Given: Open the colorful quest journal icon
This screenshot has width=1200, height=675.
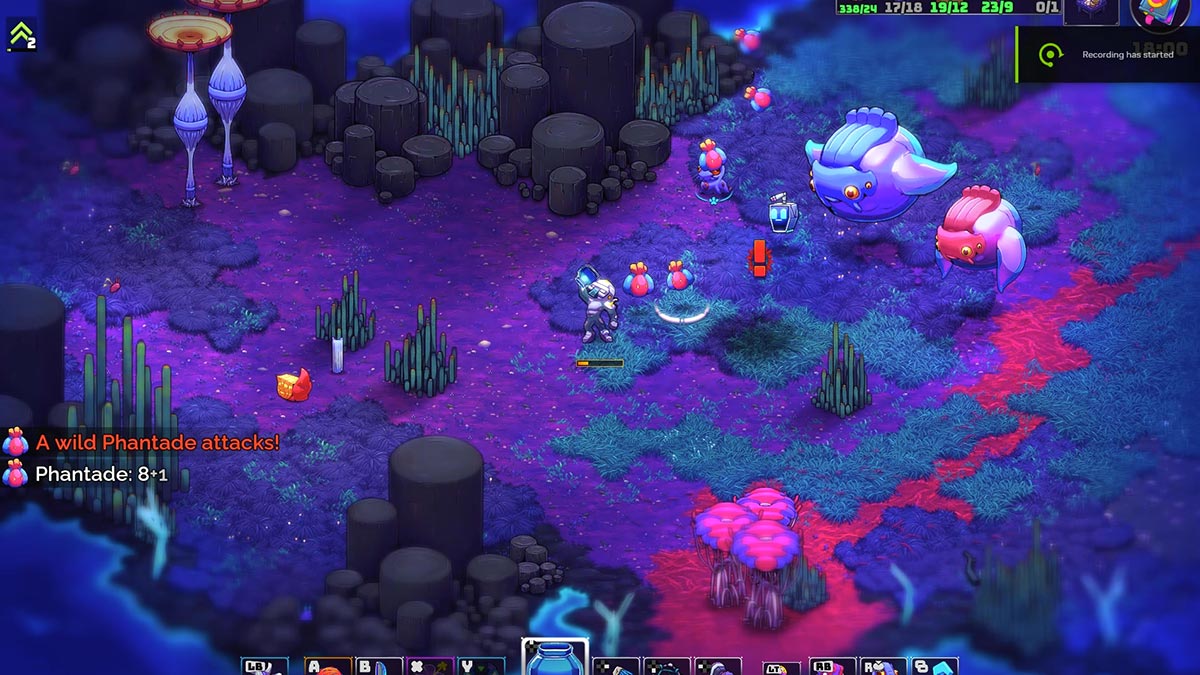Looking at the screenshot, I should (1160, 13).
